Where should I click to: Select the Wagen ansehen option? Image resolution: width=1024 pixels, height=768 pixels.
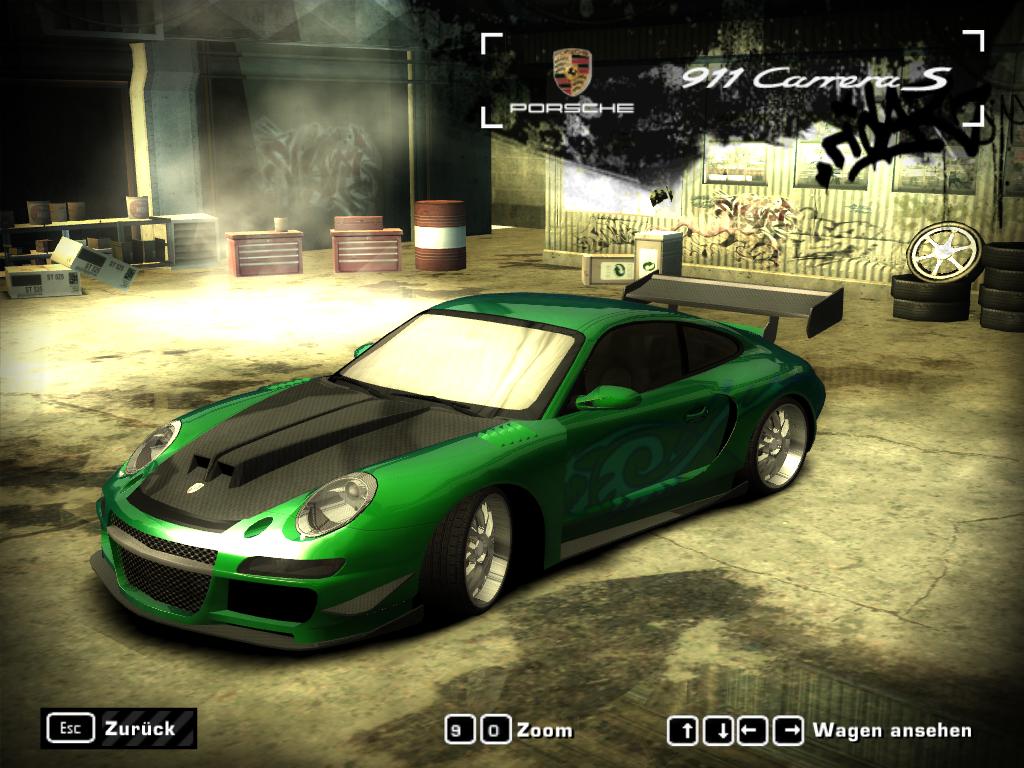[x=891, y=731]
